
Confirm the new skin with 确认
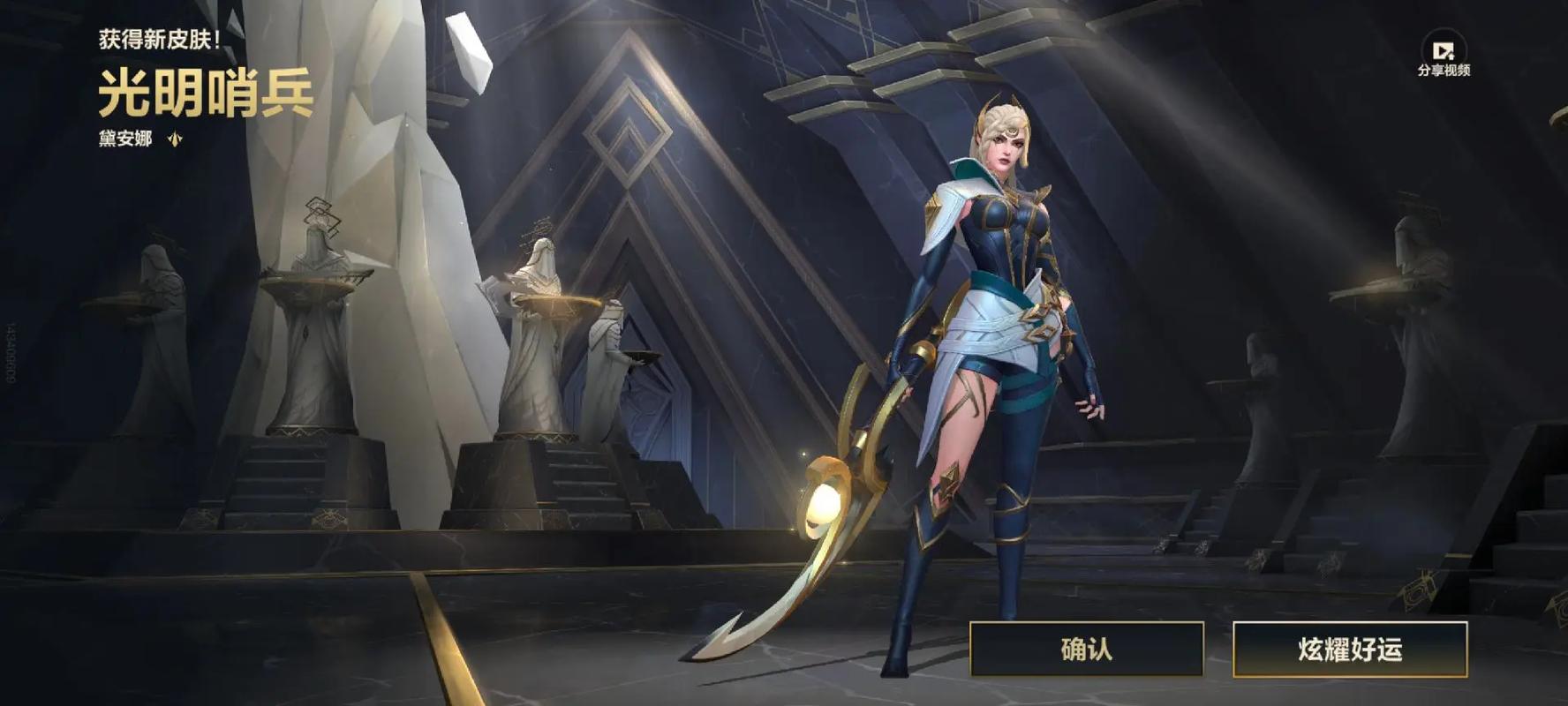coord(1086,650)
